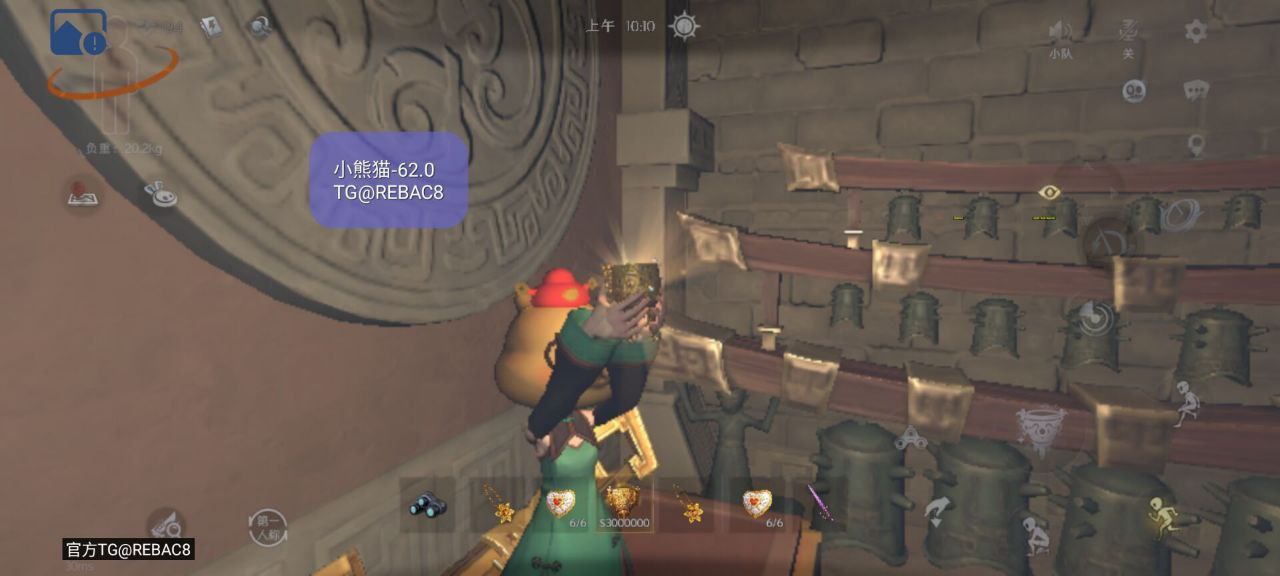Open the chat speech bubble
This screenshot has height=576, width=1280.
1195,91
